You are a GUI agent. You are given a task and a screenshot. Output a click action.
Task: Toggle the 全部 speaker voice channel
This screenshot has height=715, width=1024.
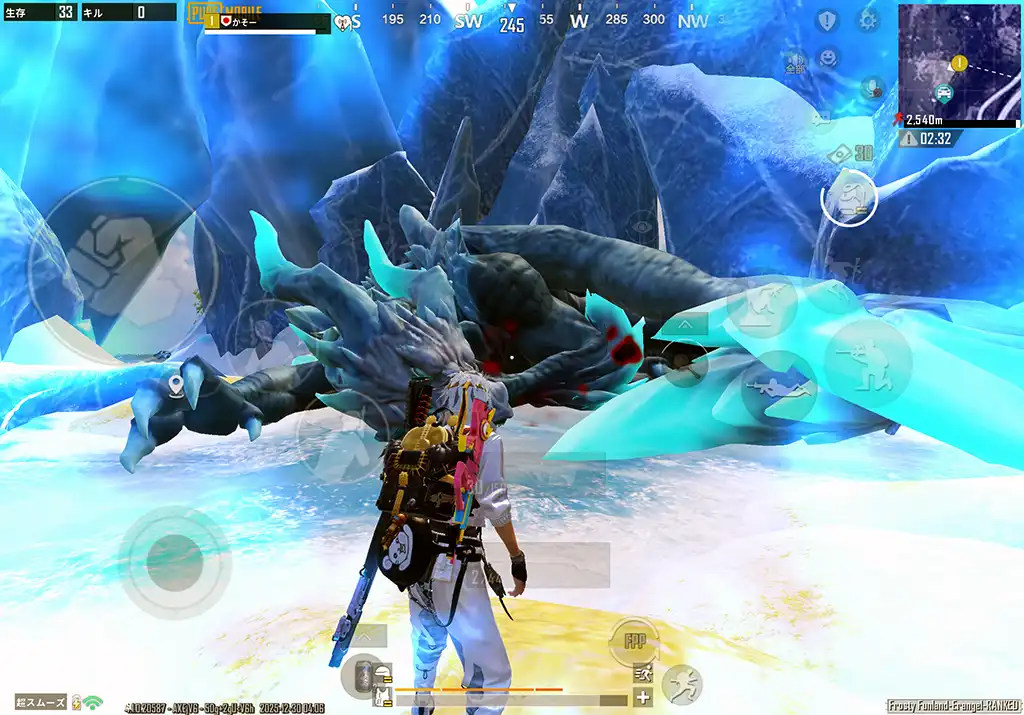click(796, 62)
